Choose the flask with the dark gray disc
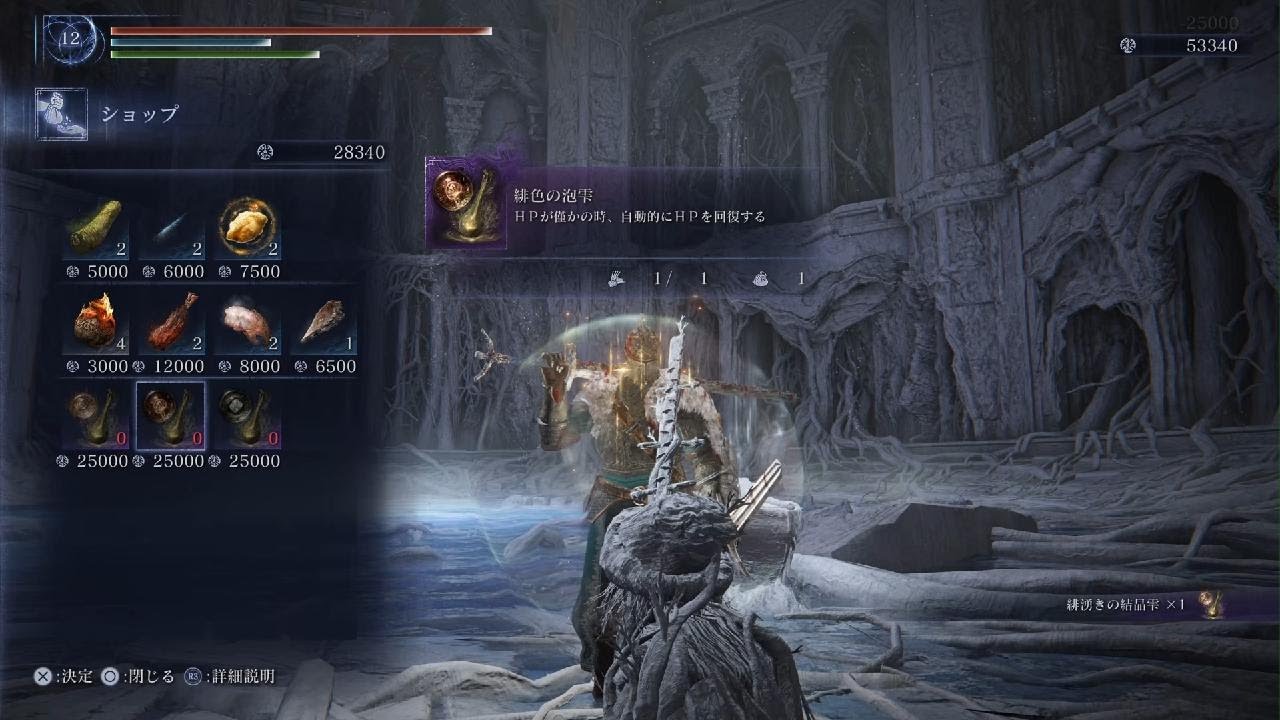The image size is (1280, 720). (x=247, y=416)
